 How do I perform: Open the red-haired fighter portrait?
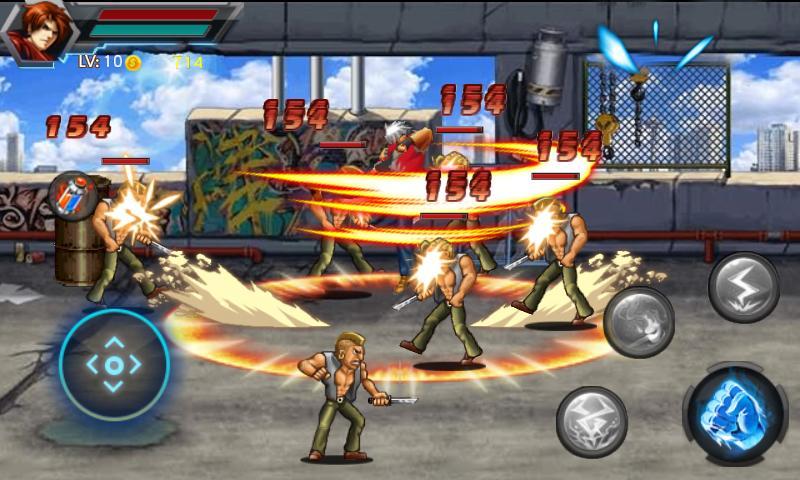pyautogui.click(x=37, y=28)
